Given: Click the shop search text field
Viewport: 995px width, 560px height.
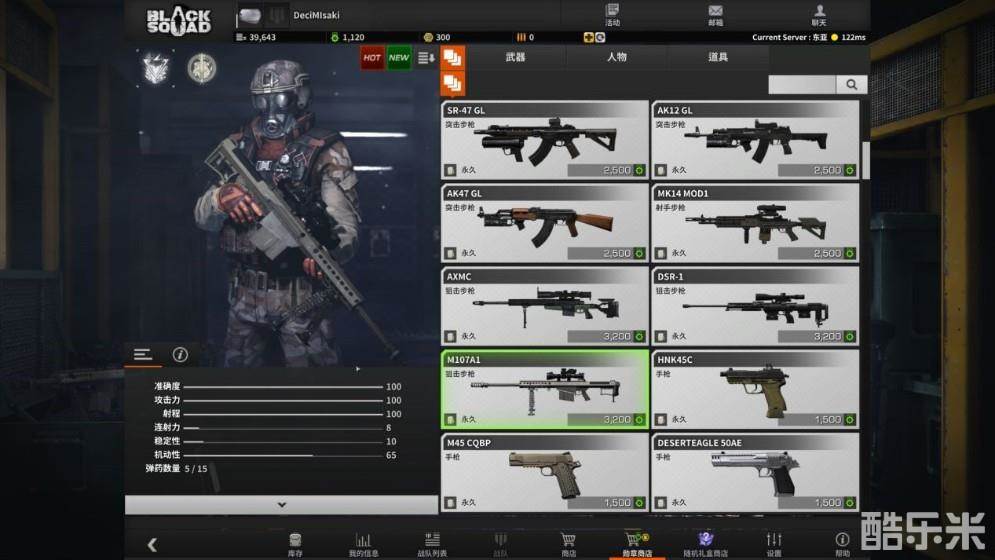Looking at the screenshot, I should pyautogui.click(x=802, y=85).
